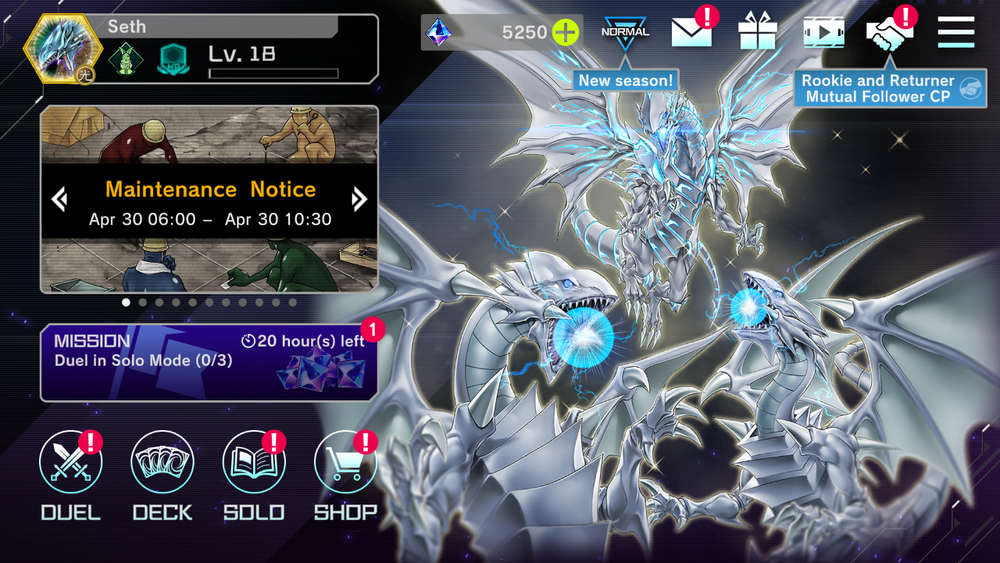Add gems with the green plus button
This screenshot has width=1000, height=563.
point(566,32)
